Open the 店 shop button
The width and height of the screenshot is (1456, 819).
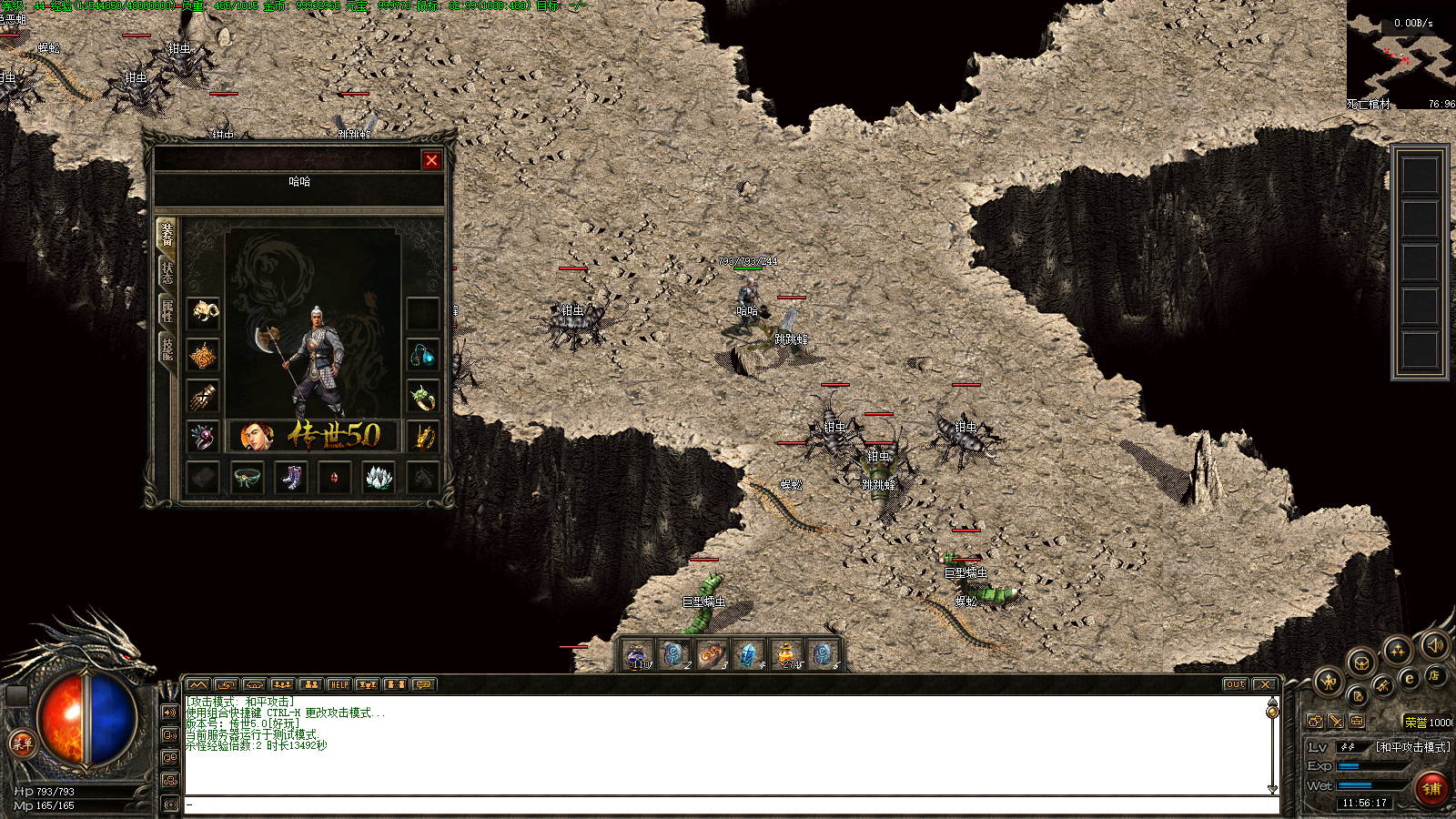point(1433,675)
